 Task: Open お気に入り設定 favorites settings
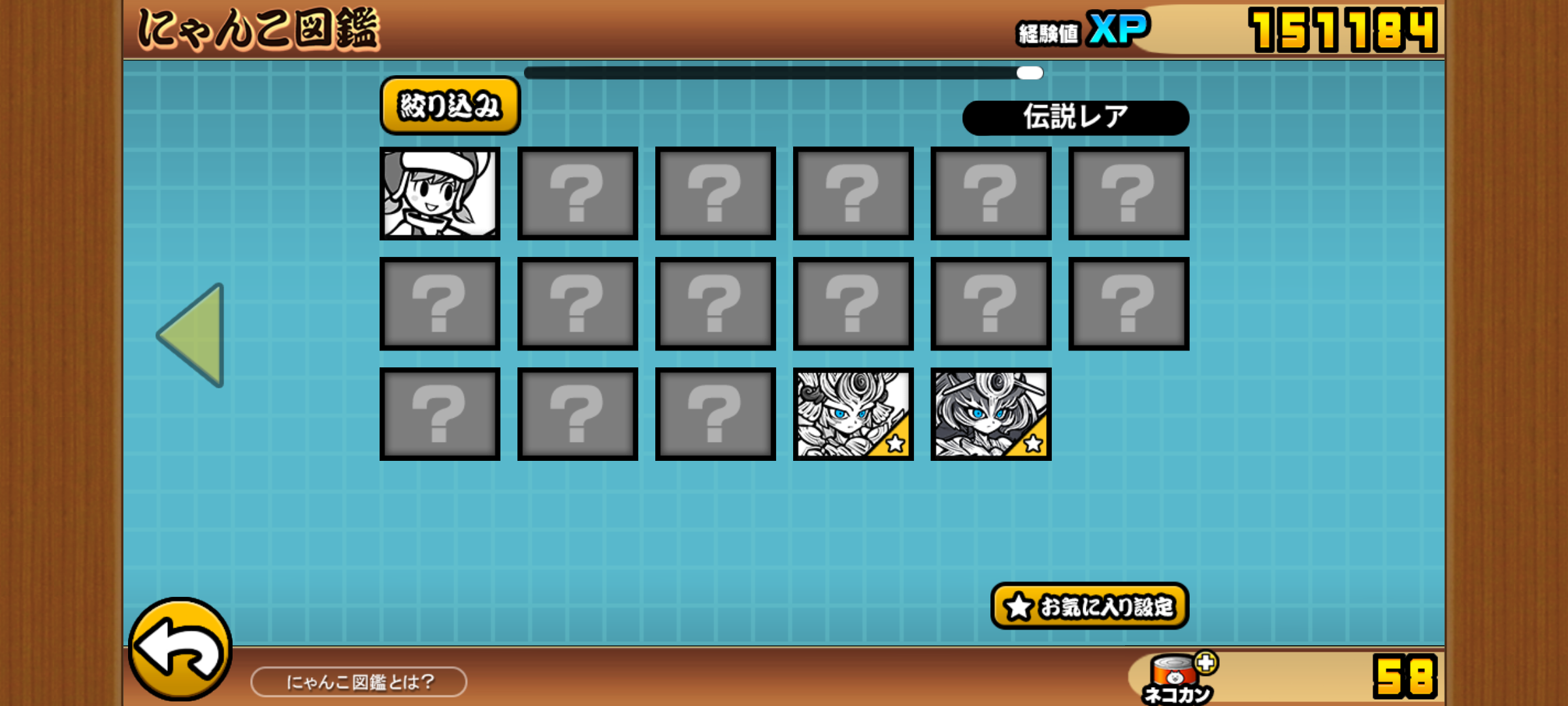coord(1089,606)
